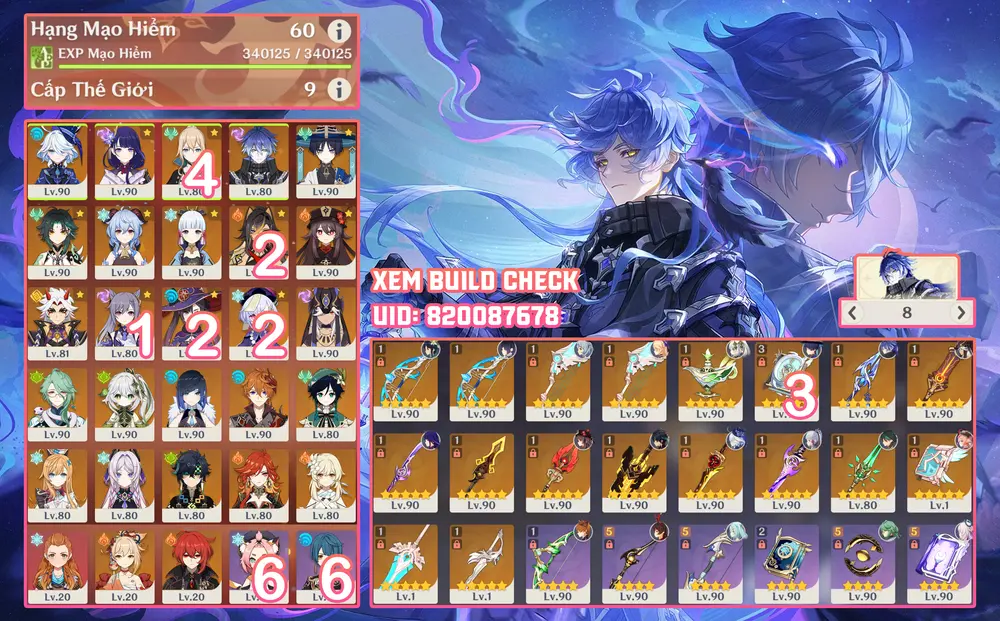Go back with the namecard left arrow
The image size is (1000, 621).
tap(851, 313)
